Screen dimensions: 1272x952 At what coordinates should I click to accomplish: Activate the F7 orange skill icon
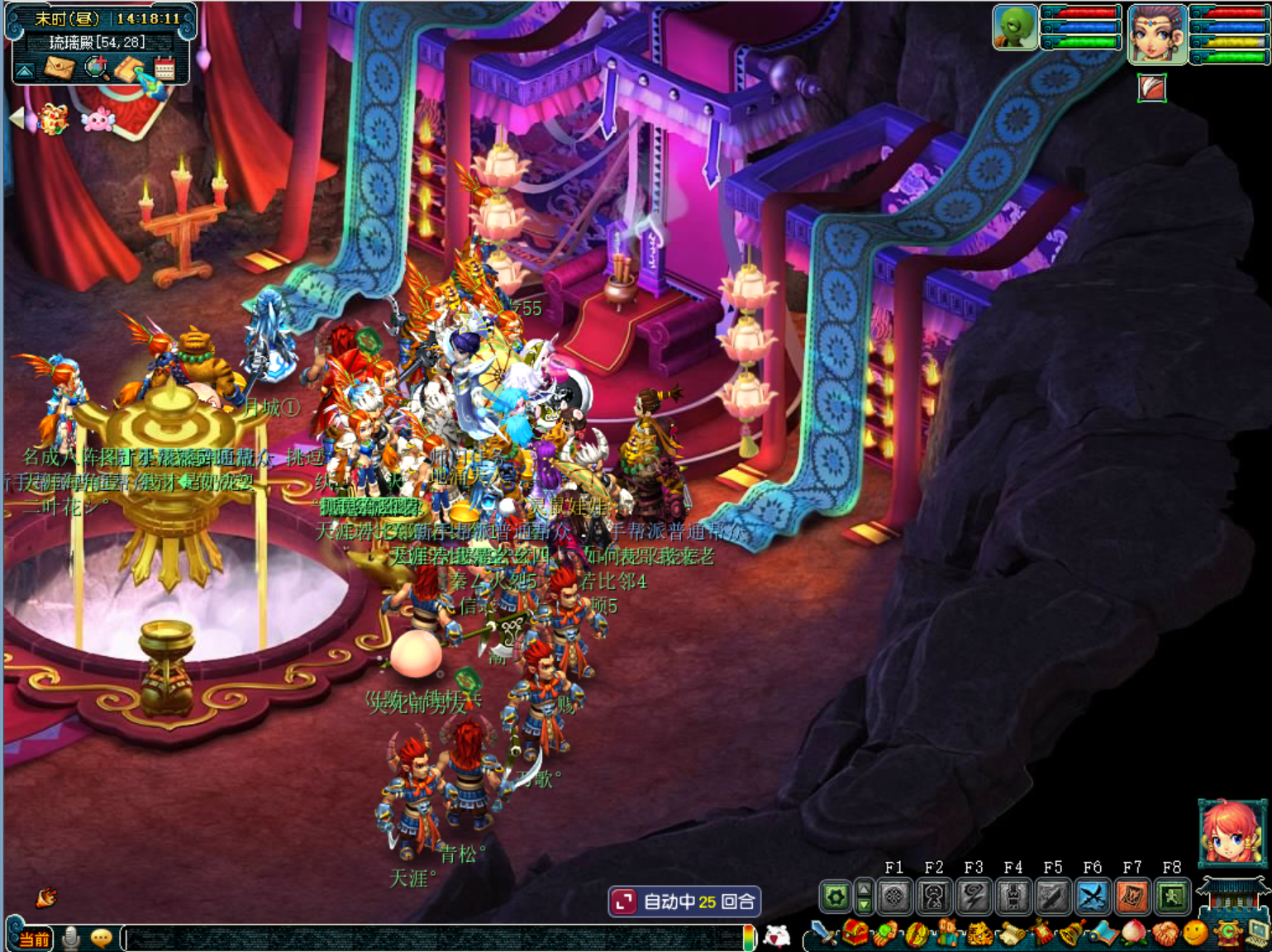(1132, 897)
